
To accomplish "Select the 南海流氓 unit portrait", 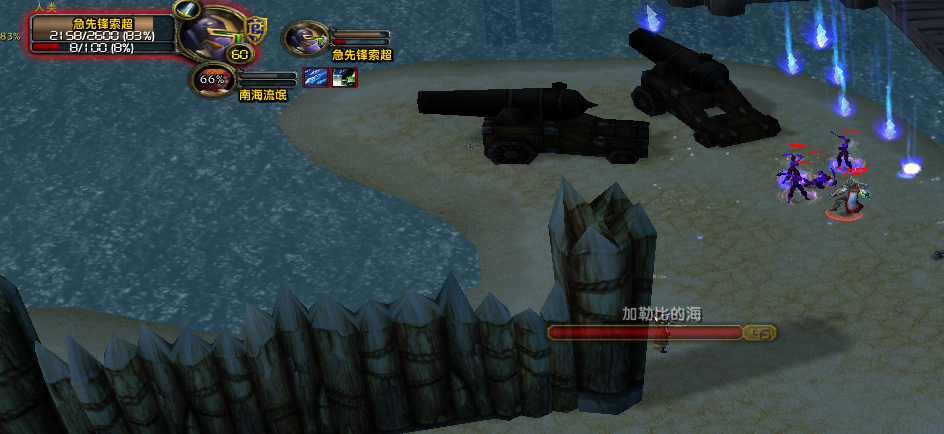I will click(211, 79).
